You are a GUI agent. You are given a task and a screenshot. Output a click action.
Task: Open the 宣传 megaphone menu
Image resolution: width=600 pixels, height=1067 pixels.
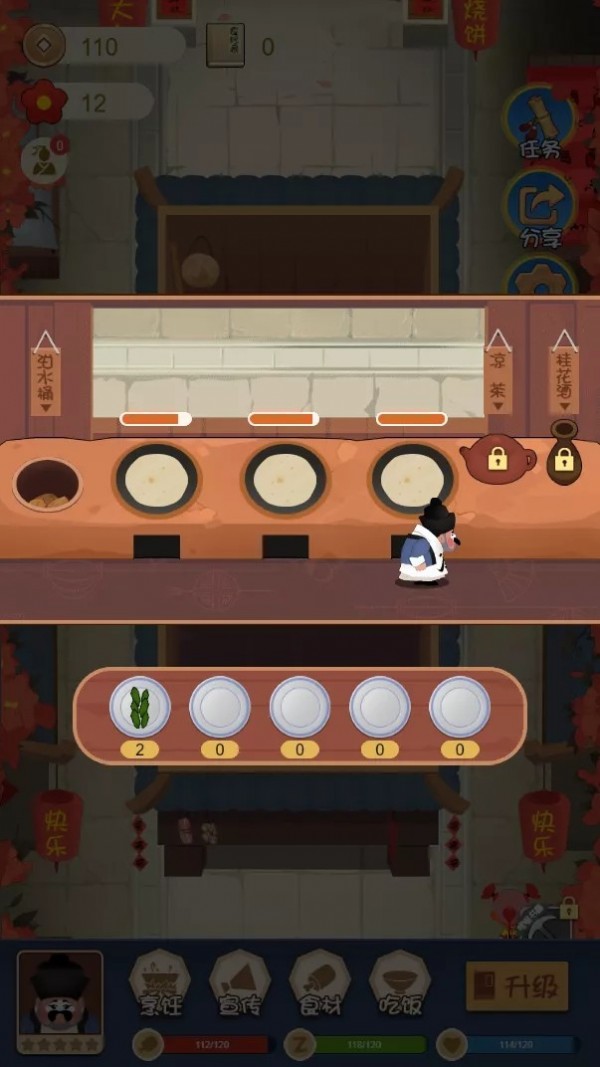(239, 983)
